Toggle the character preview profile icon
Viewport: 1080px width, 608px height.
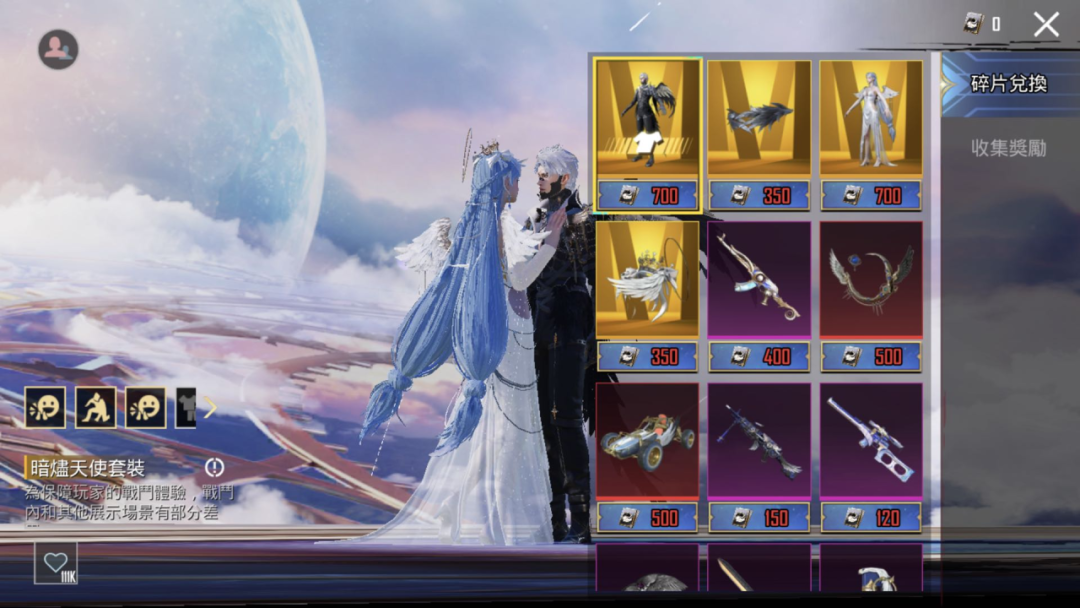click(x=58, y=49)
